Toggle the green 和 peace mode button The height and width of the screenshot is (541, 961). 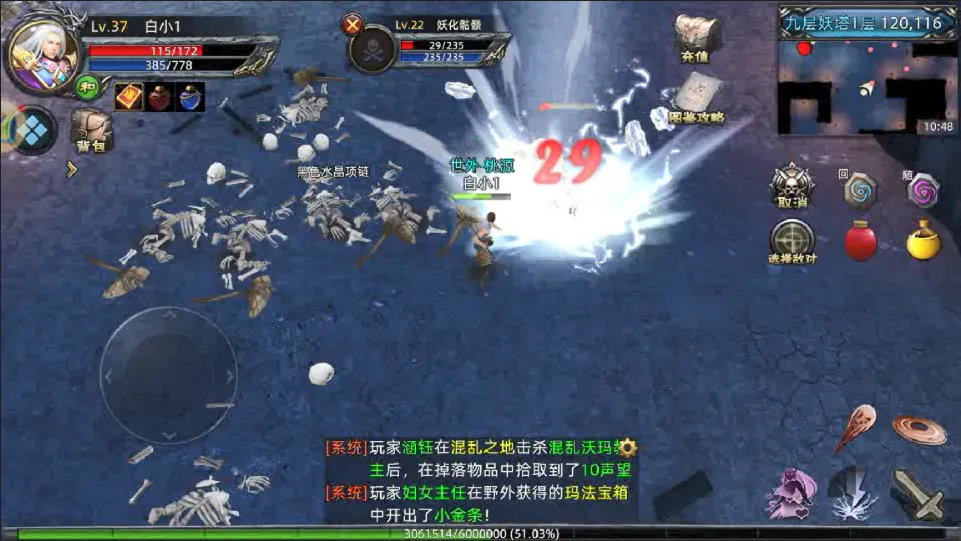(x=88, y=87)
